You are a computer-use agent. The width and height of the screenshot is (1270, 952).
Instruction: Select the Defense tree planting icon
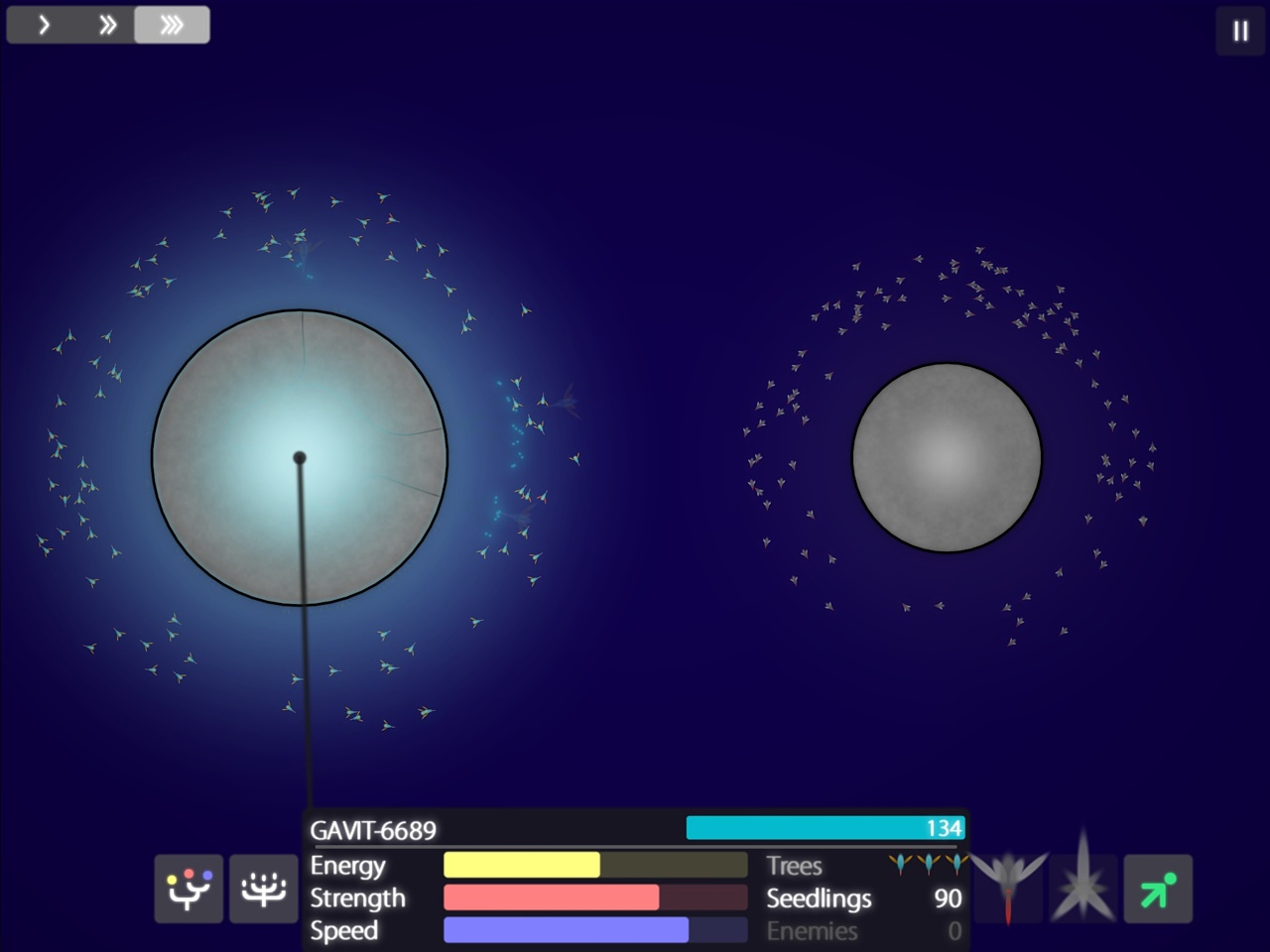[262, 889]
